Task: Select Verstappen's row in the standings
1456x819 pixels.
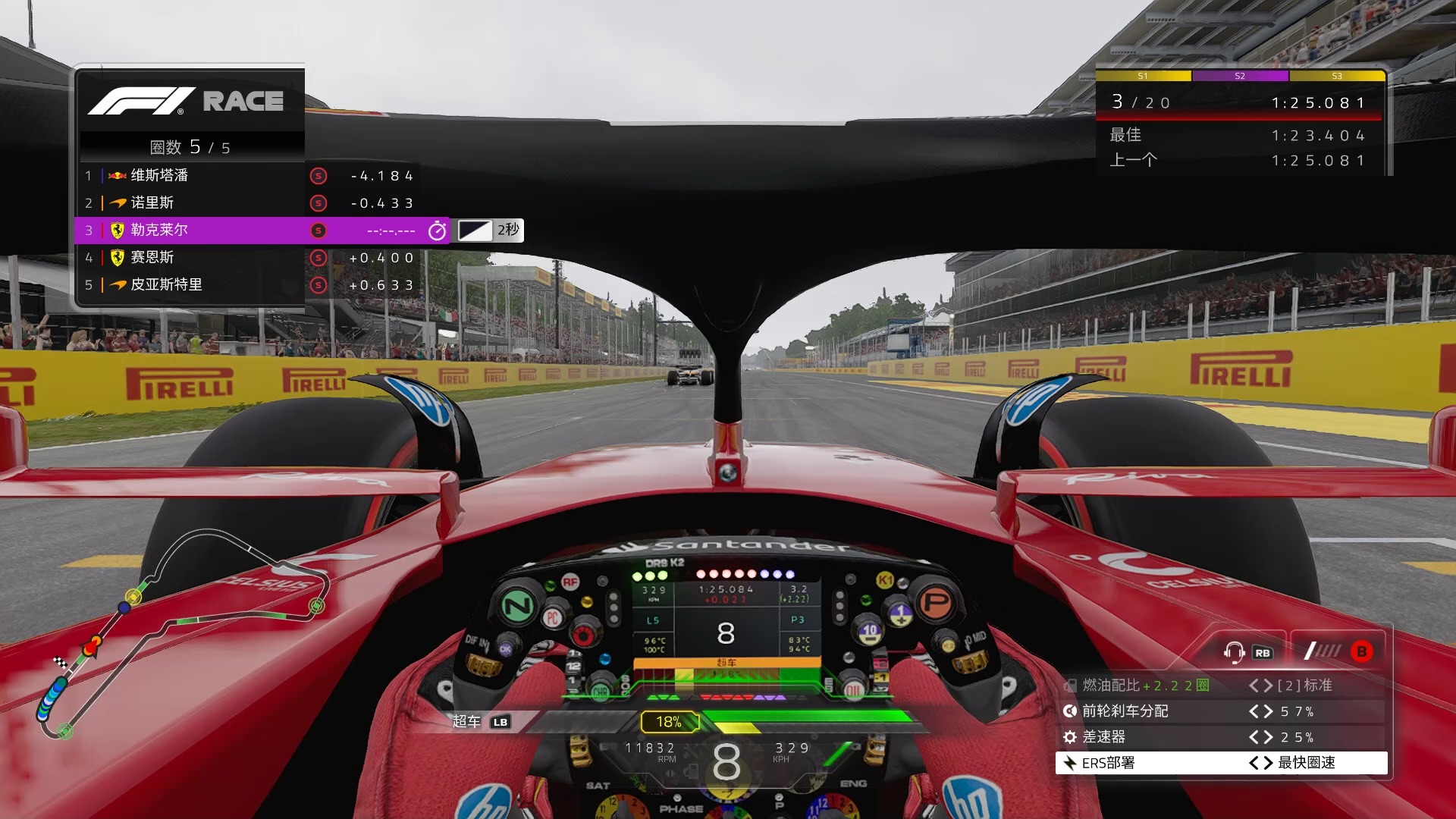Action: pyautogui.click(x=190, y=176)
